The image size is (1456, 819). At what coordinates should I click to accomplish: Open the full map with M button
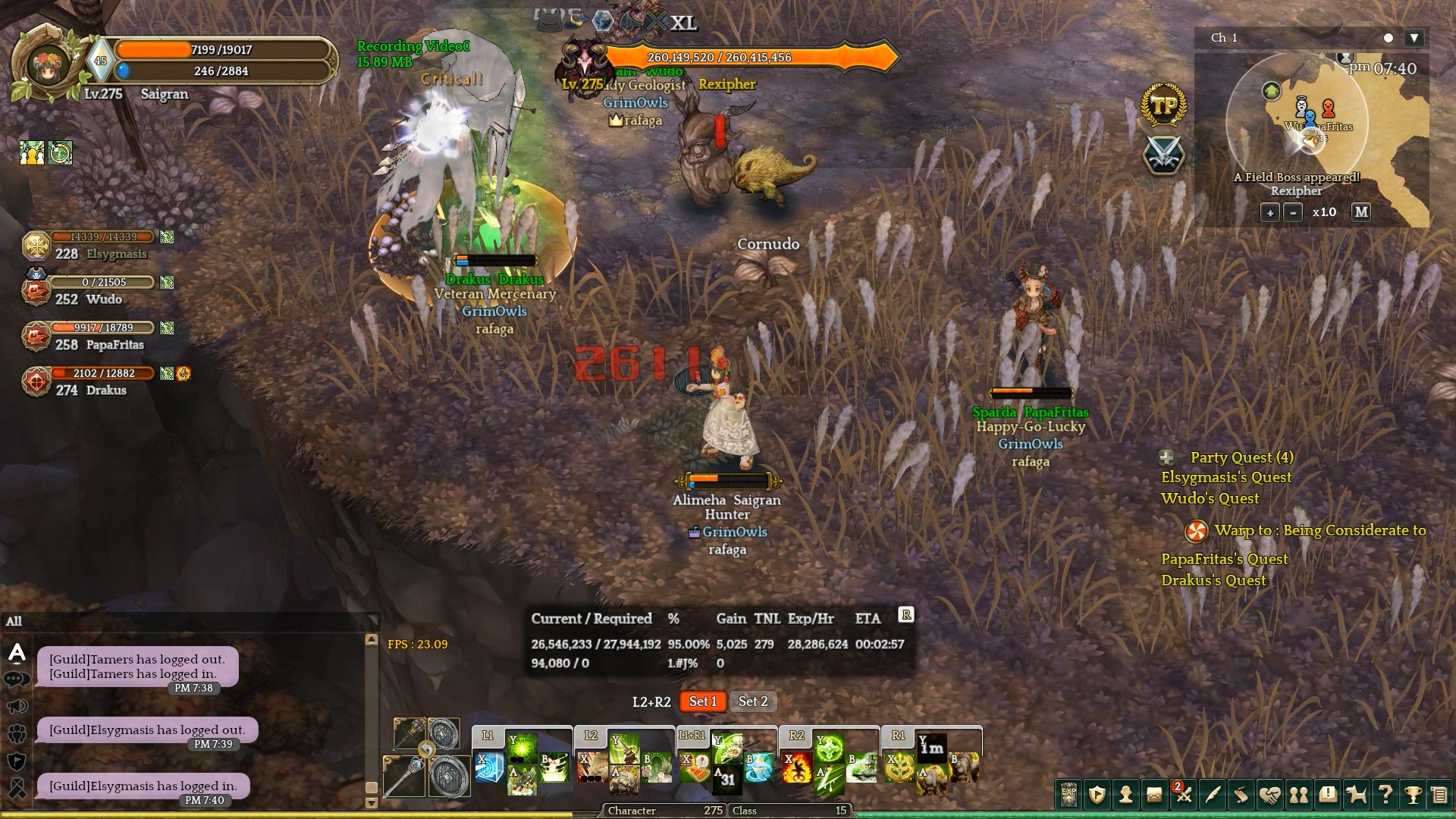[1361, 212]
